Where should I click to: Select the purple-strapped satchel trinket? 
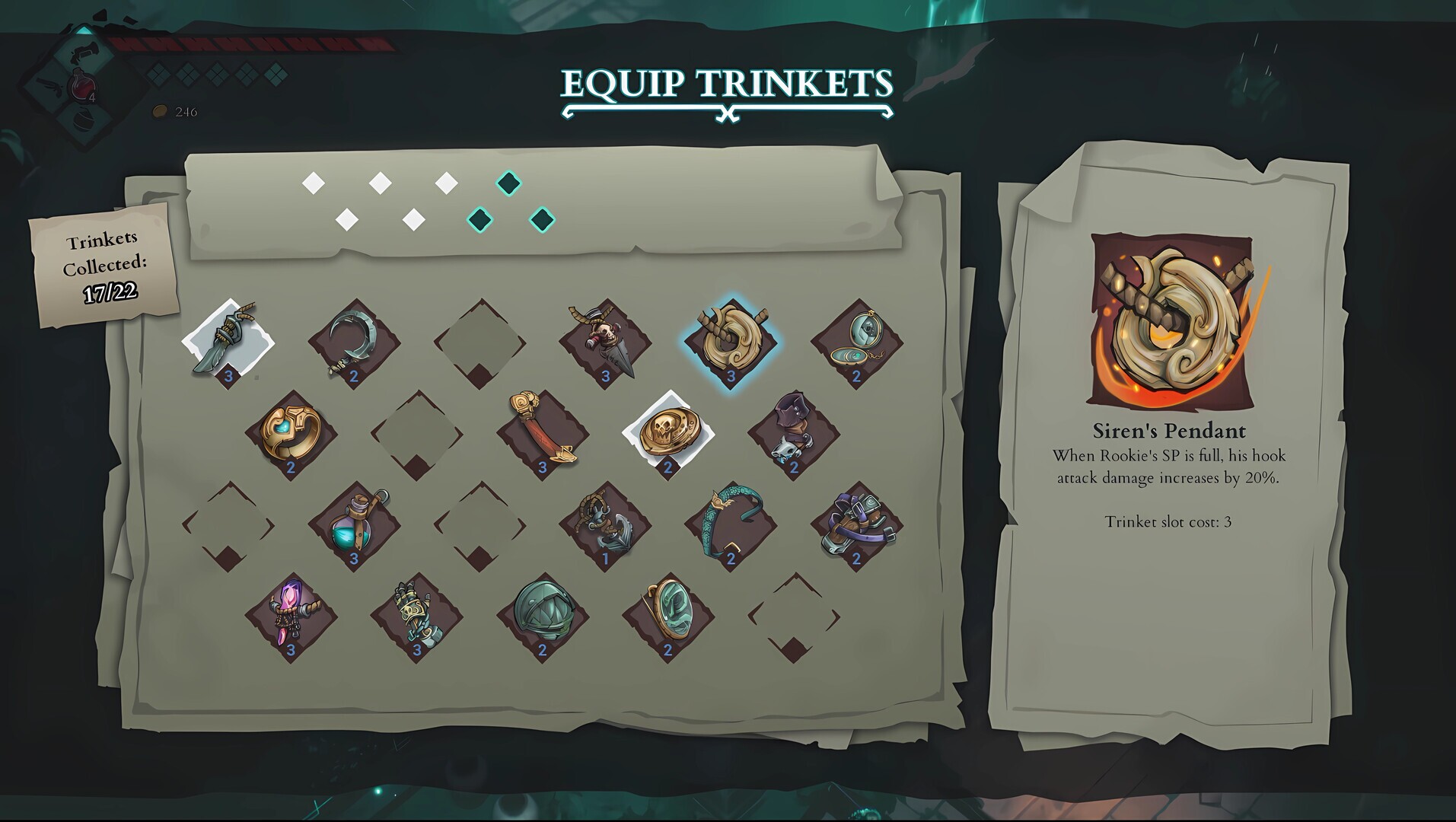click(x=856, y=525)
